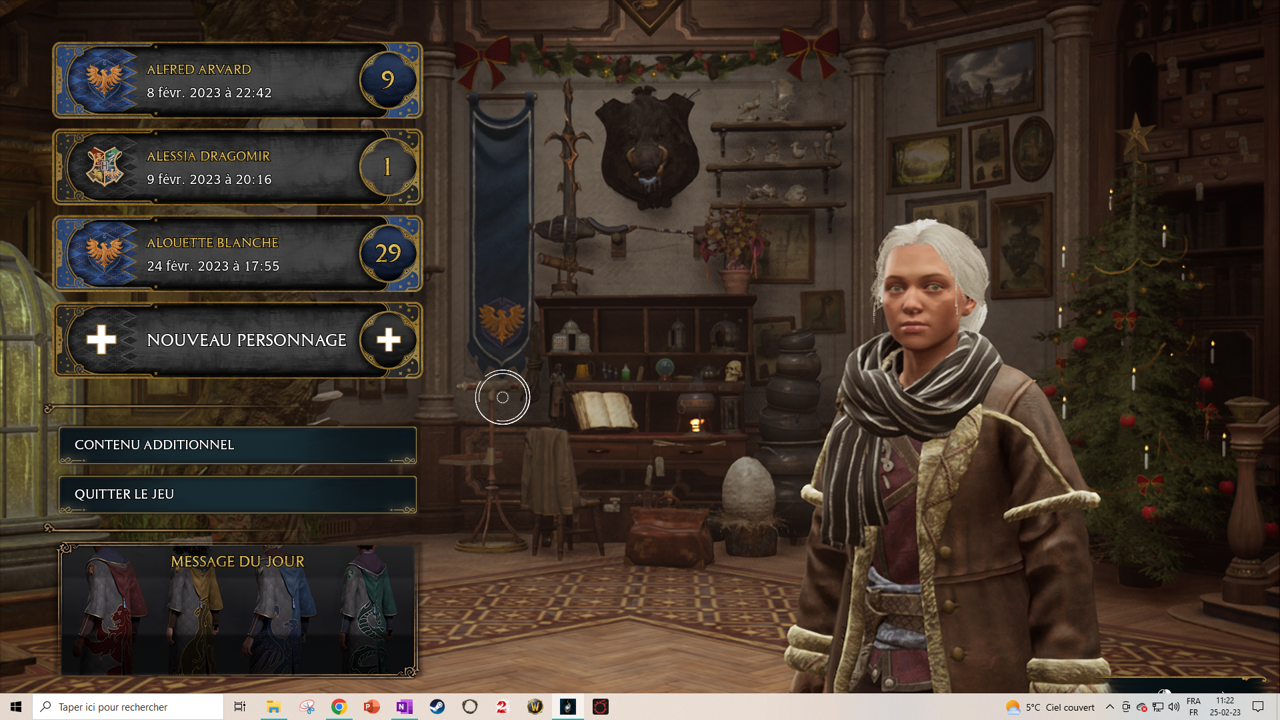Open the Windows Start menu

[16, 707]
